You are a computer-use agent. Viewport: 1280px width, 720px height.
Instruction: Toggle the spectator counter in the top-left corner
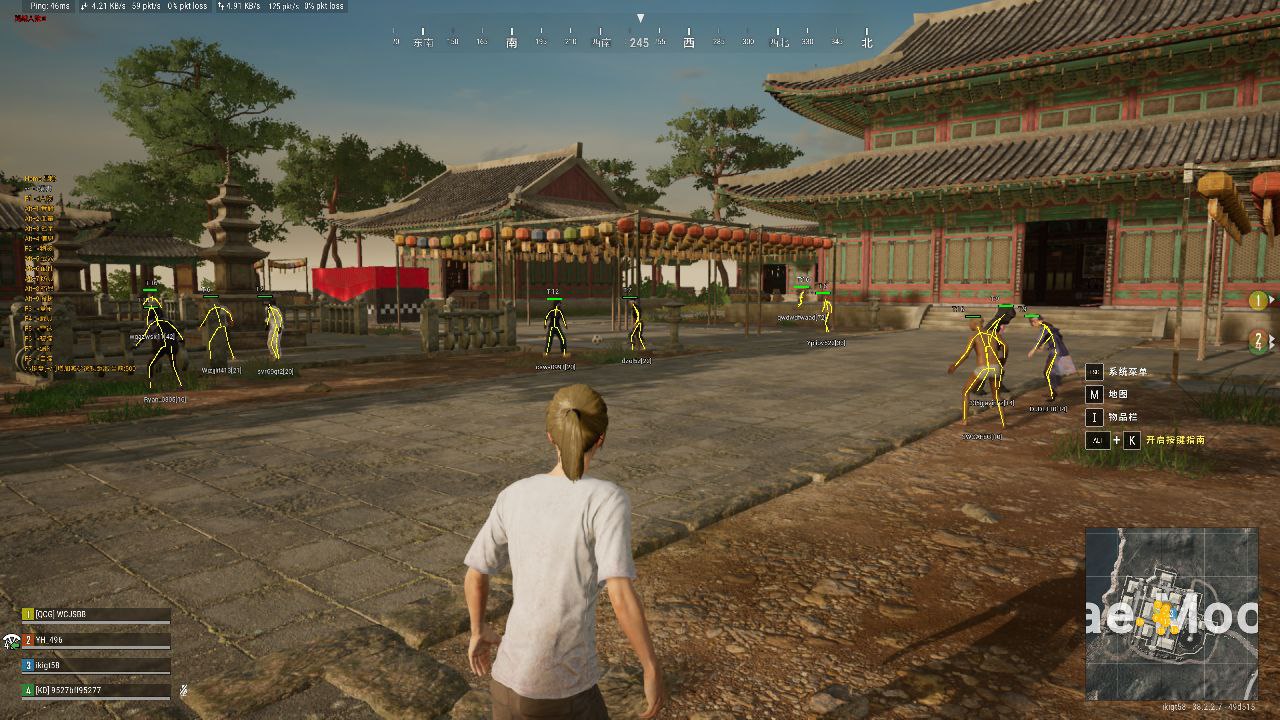30,18
